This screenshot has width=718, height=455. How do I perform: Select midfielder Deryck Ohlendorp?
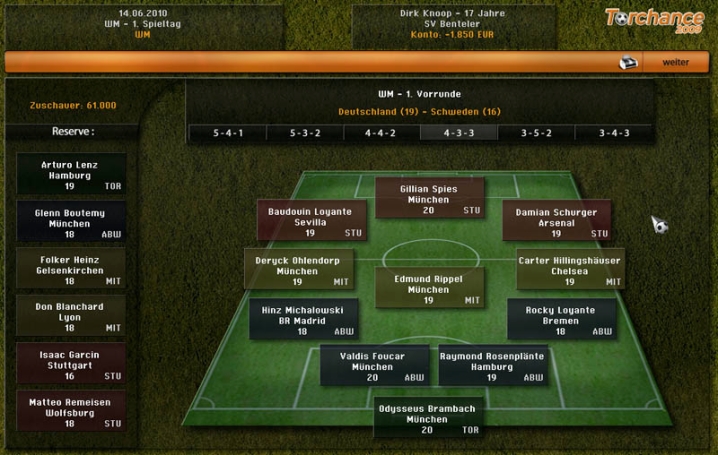click(x=298, y=270)
